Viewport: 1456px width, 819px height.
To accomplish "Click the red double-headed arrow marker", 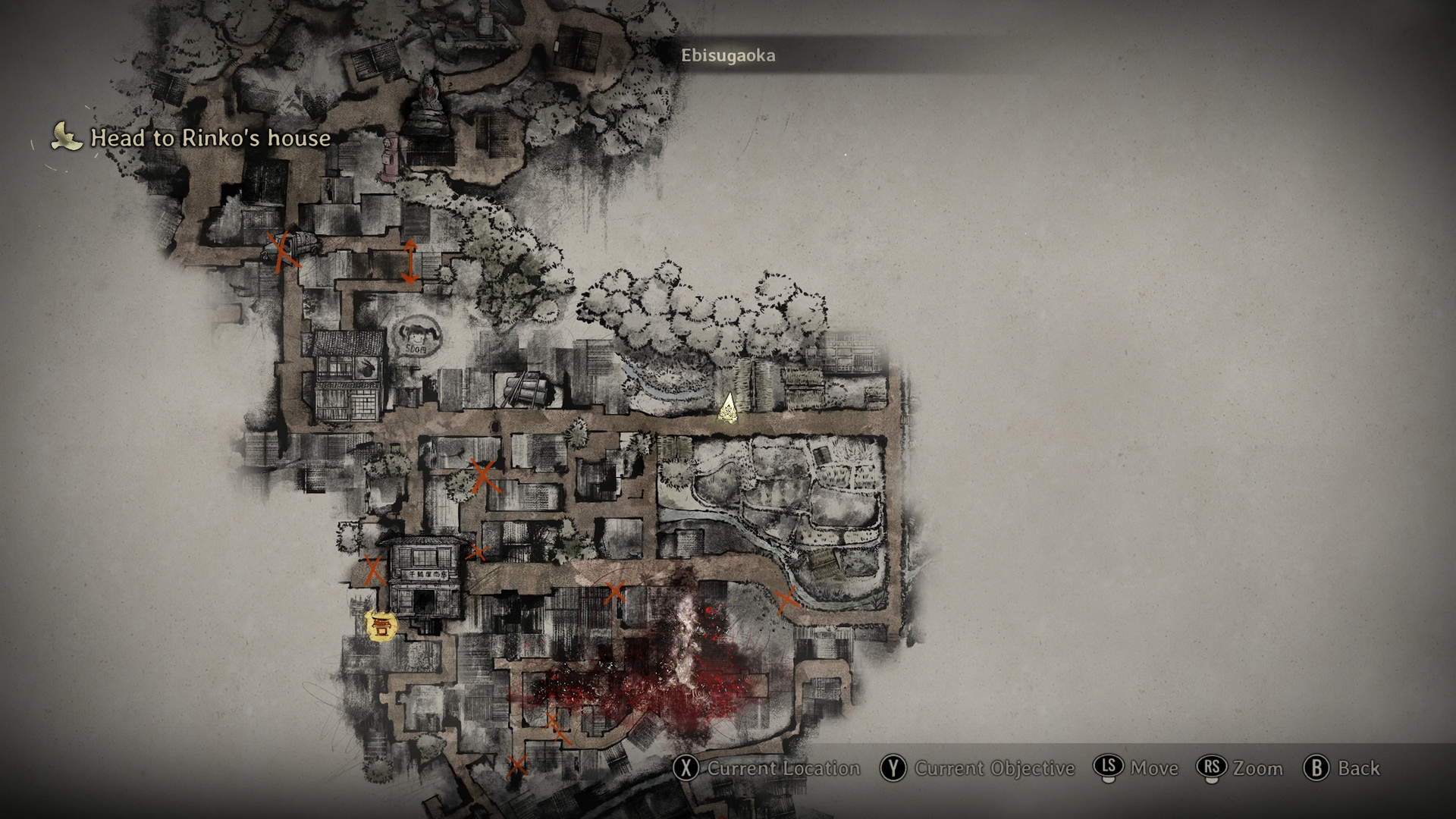I will (x=409, y=262).
